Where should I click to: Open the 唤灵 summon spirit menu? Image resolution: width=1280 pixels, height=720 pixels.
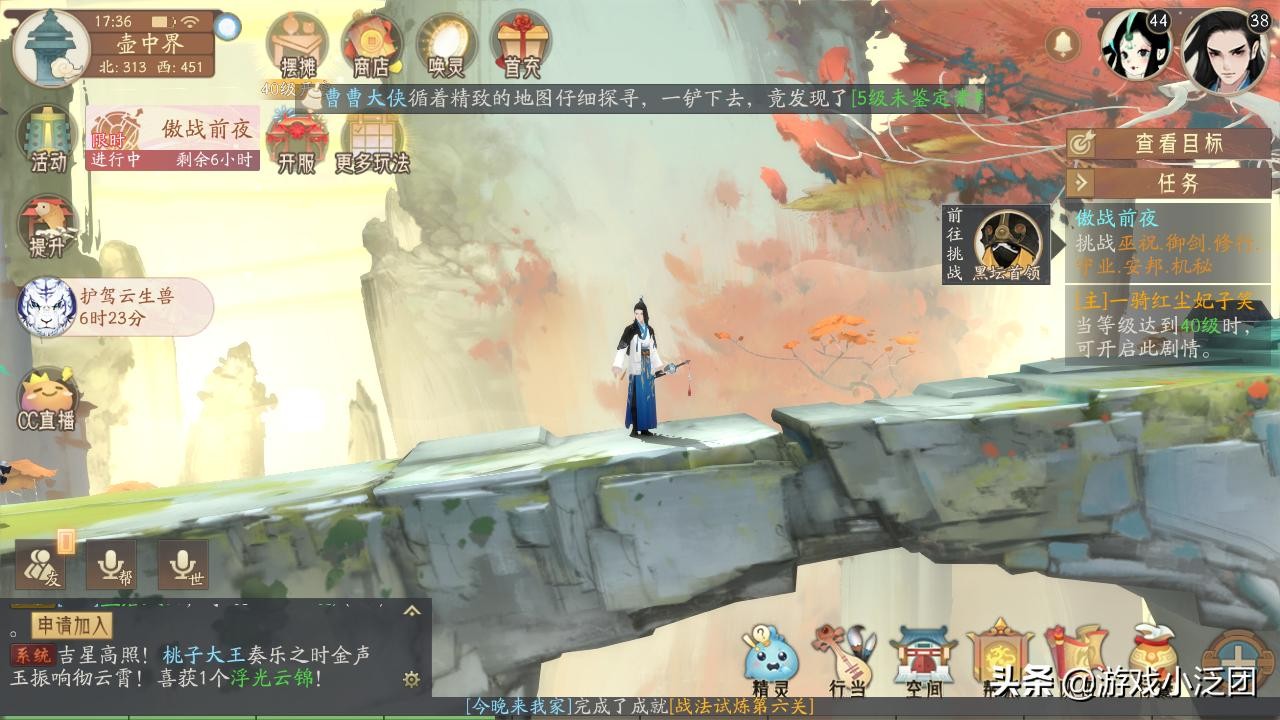[x=446, y=46]
